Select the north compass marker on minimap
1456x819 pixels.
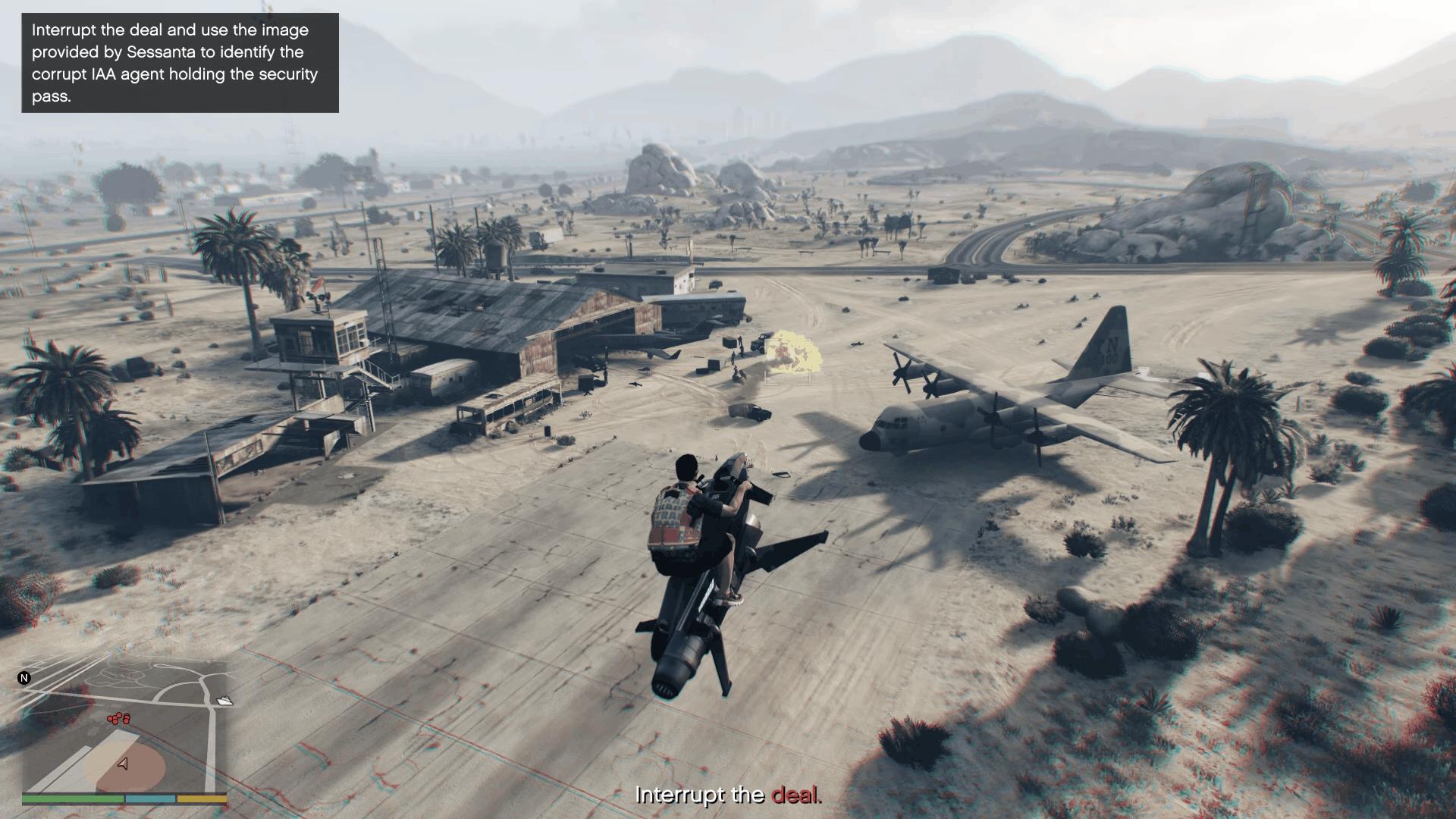point(24,678)
